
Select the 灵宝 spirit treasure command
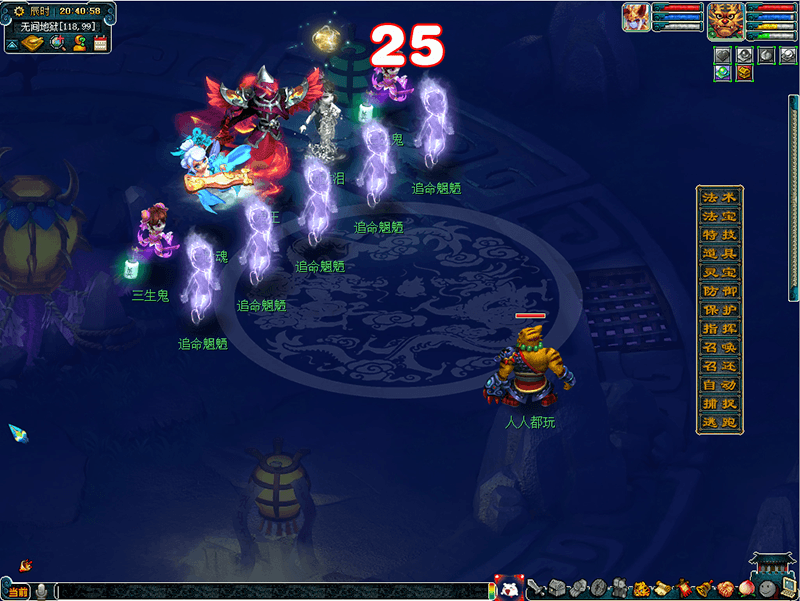coord(719,272)
